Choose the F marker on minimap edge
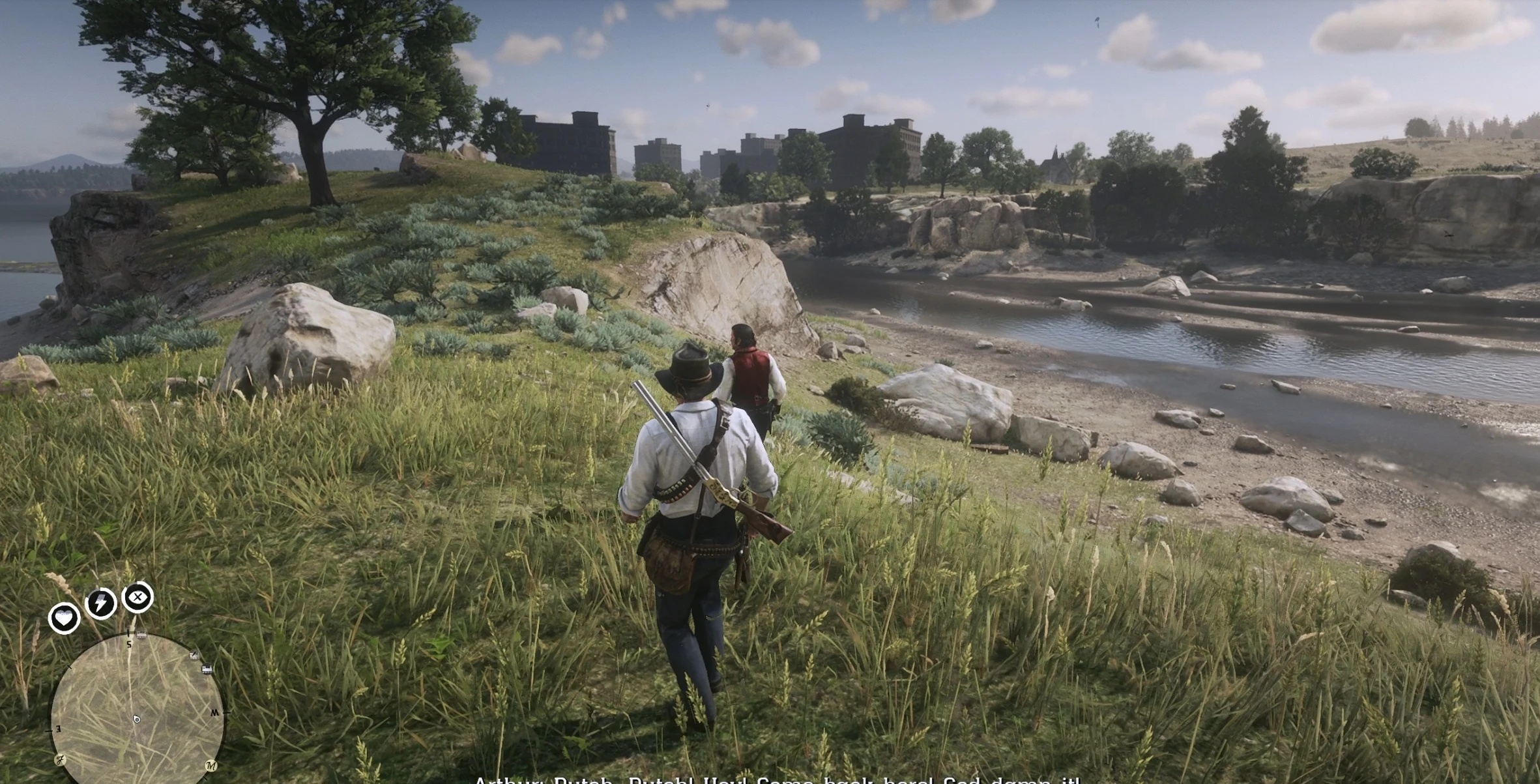The image size is (1540, 784). click(60, 760)
